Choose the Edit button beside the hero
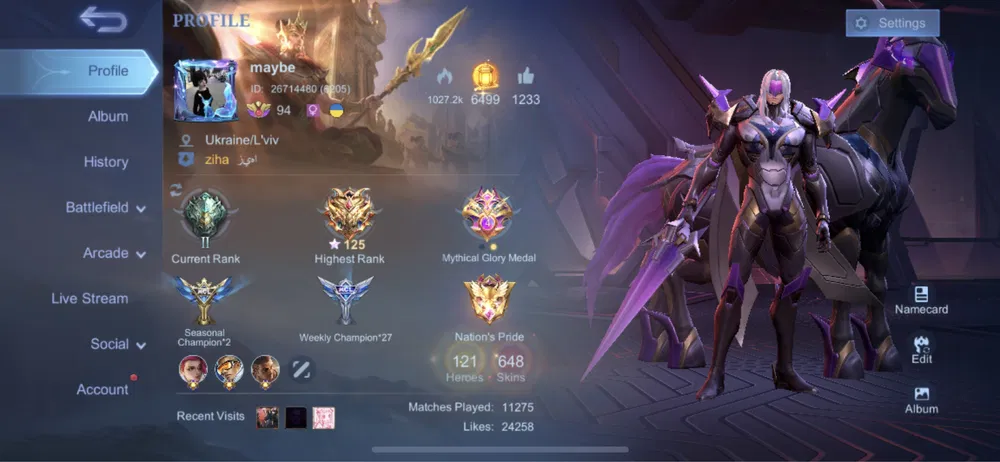1000x462 pixels. [921, 349]
